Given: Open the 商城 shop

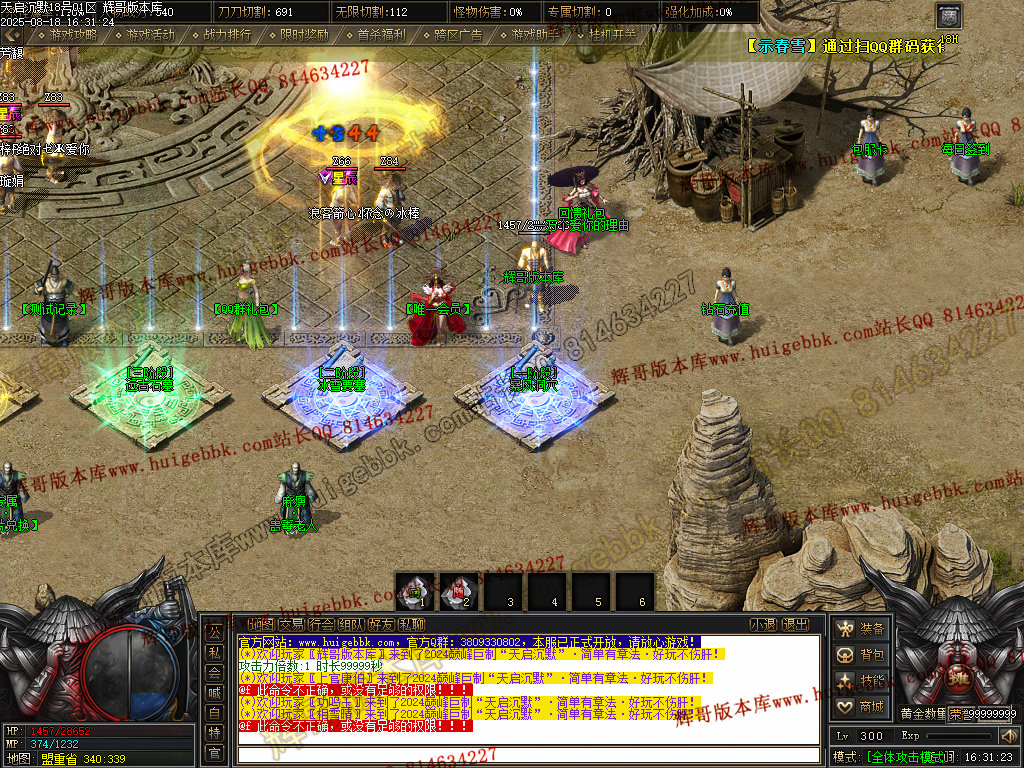Looking at the screenshot, I should coord(861,707).
